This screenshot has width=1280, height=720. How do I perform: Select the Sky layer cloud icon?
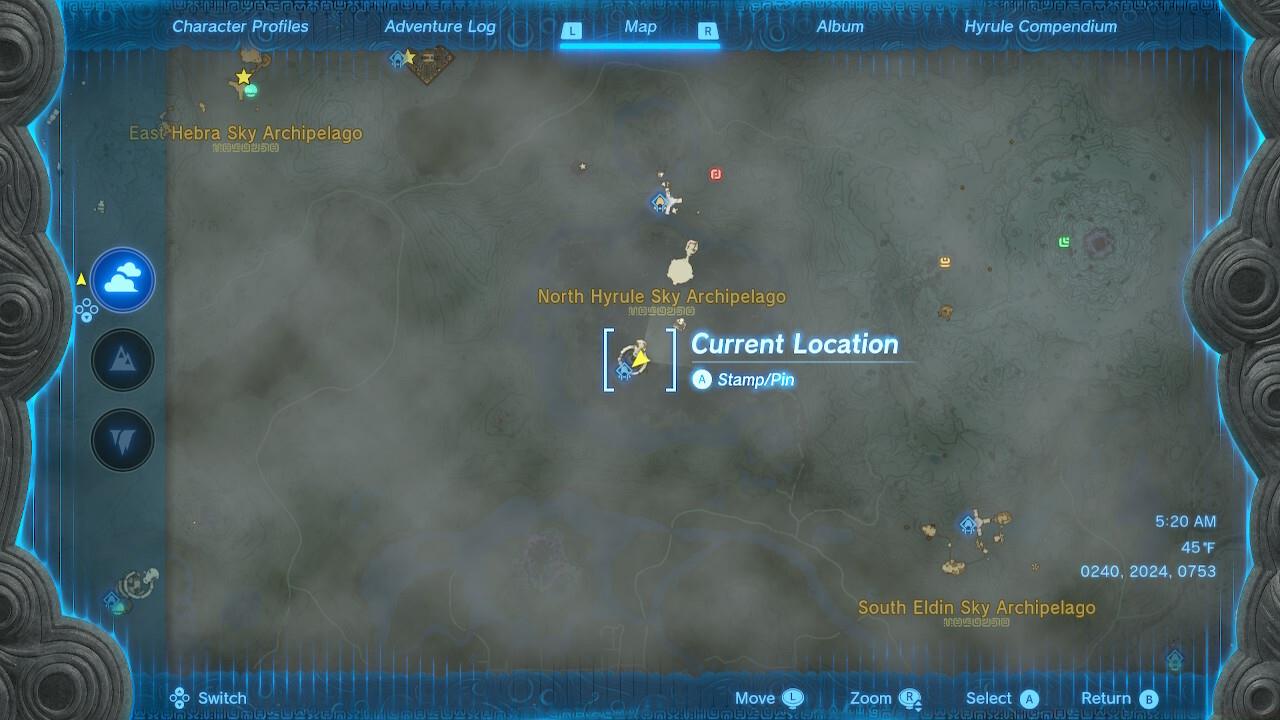(x=122, y=280)
